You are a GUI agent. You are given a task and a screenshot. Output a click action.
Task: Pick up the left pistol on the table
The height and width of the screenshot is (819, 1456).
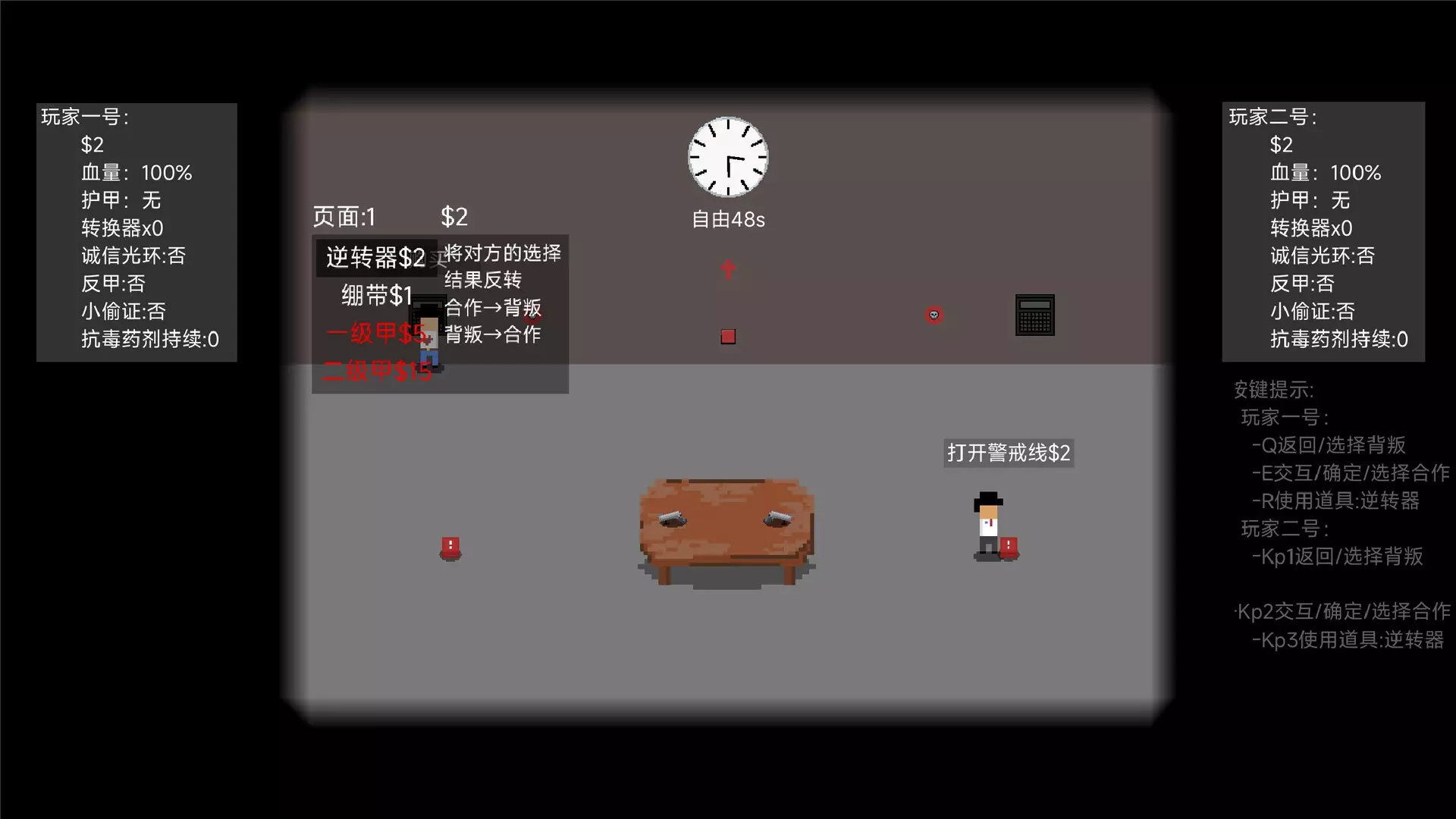pos(671,518)
